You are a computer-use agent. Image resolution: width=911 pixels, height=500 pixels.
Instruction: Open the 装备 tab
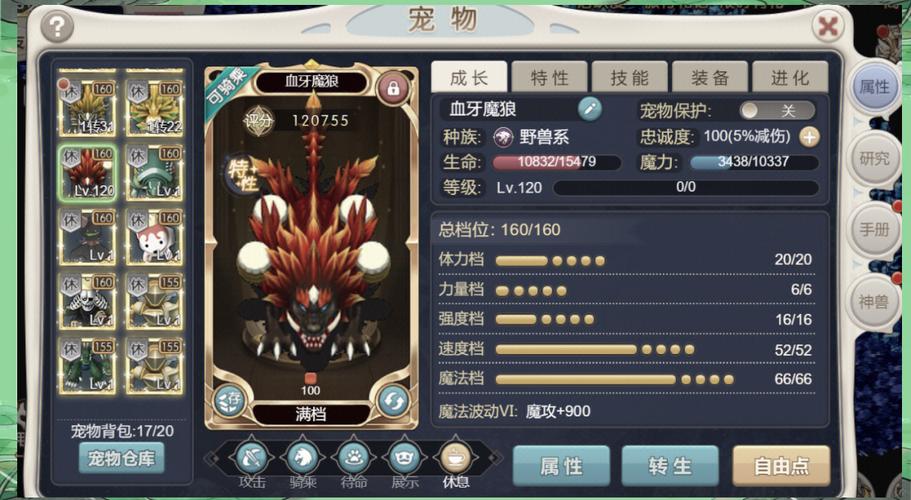[709, 78]
